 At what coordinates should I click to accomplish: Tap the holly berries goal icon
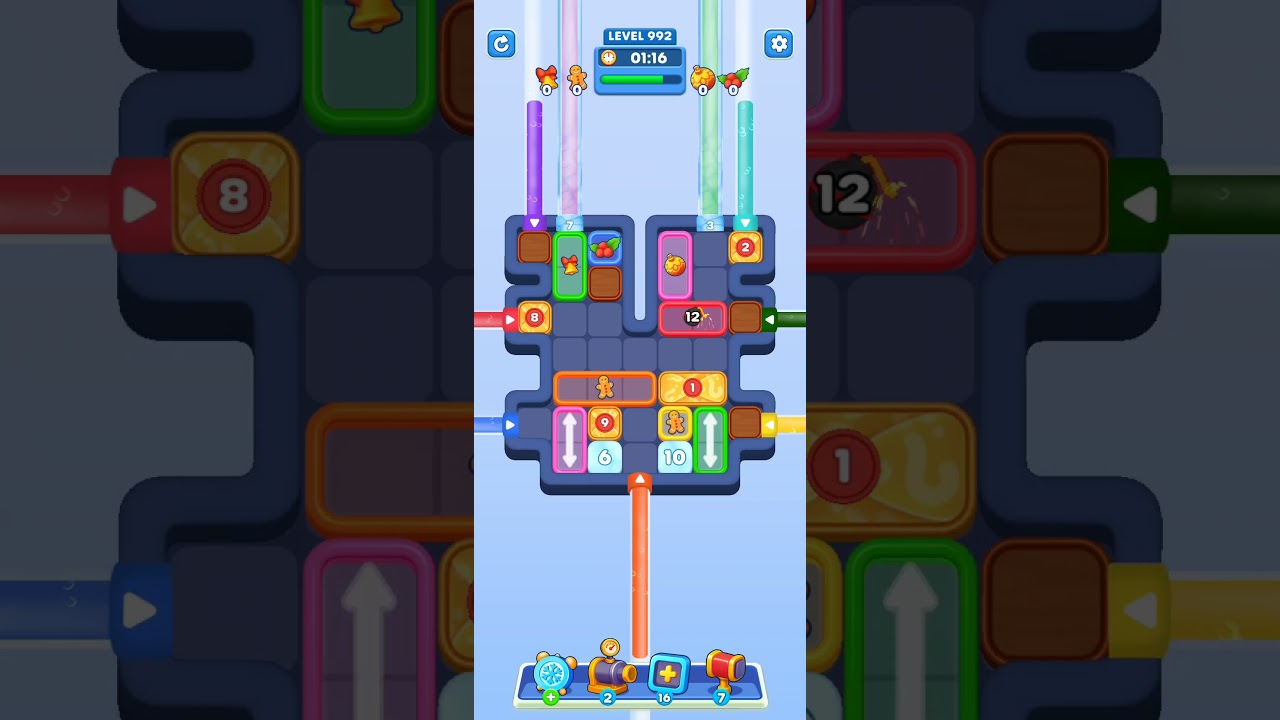732,77
